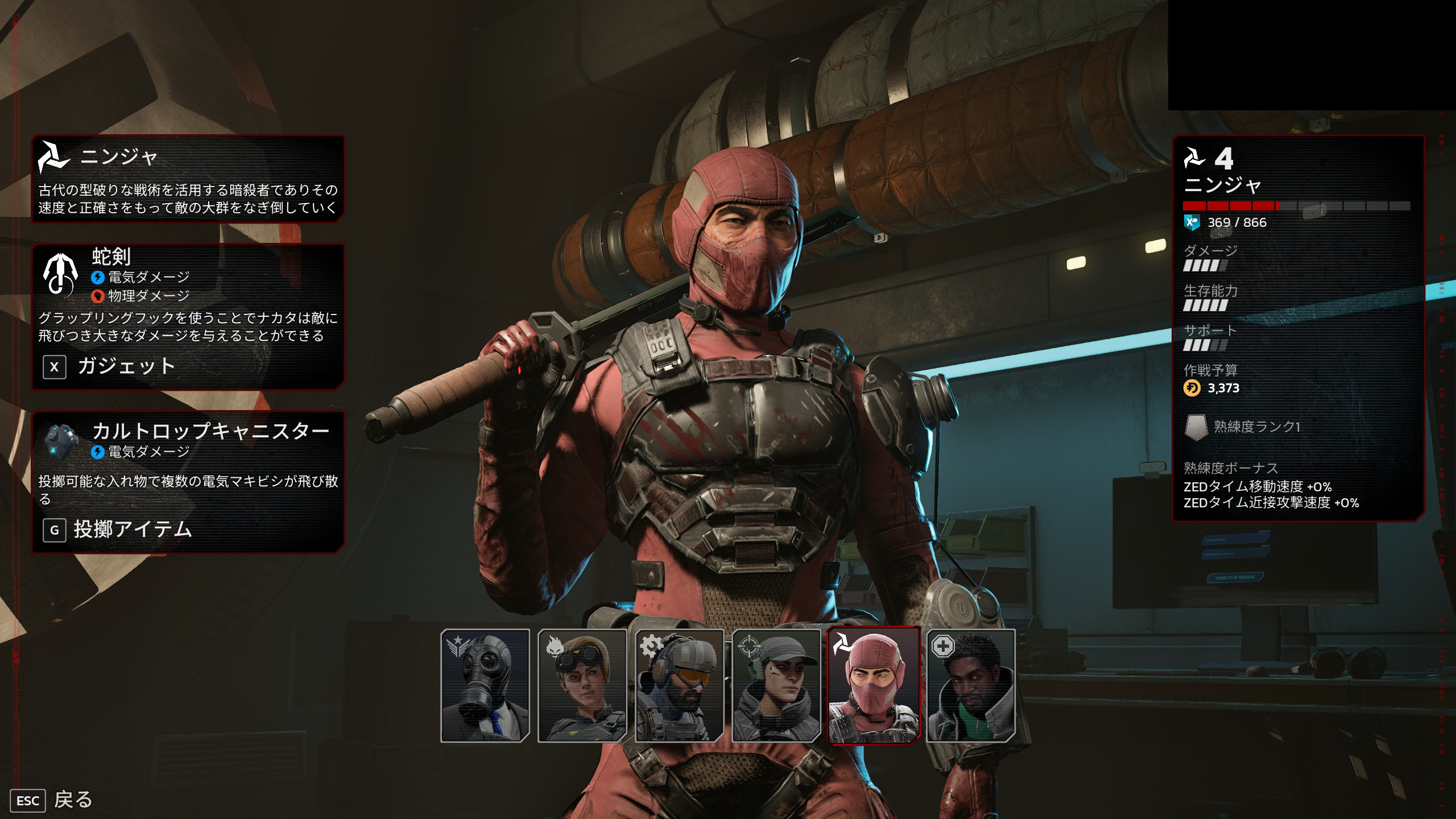The height and width of the screenshot is (819, 1456).
Task: Choose the Firebug character with goggles
Action: [582, 685]
